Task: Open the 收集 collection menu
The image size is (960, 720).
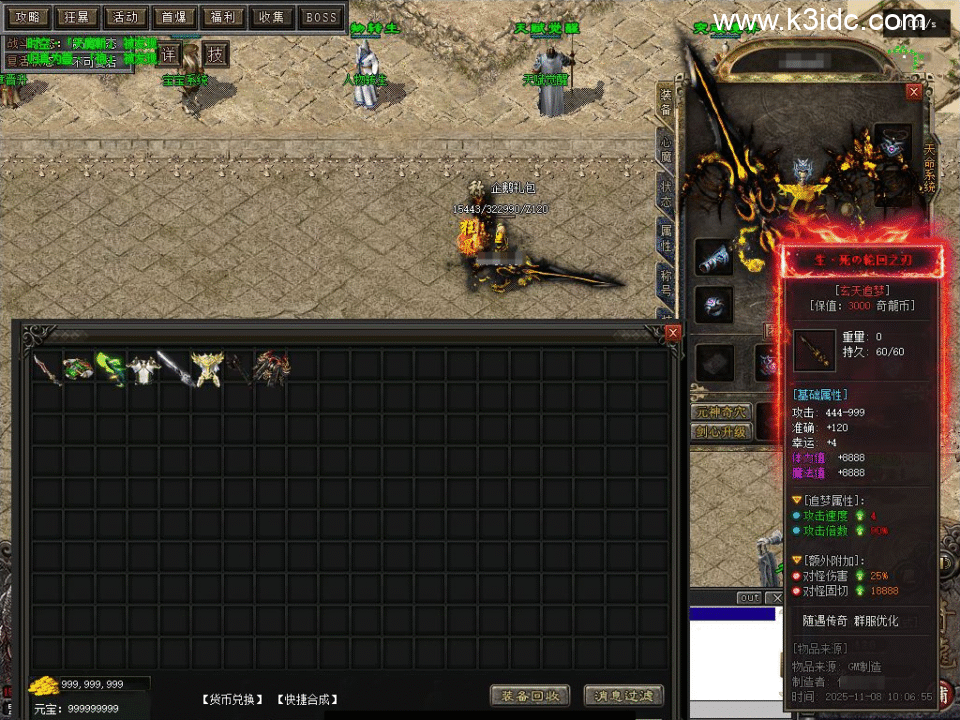Action: pos(272,17)
